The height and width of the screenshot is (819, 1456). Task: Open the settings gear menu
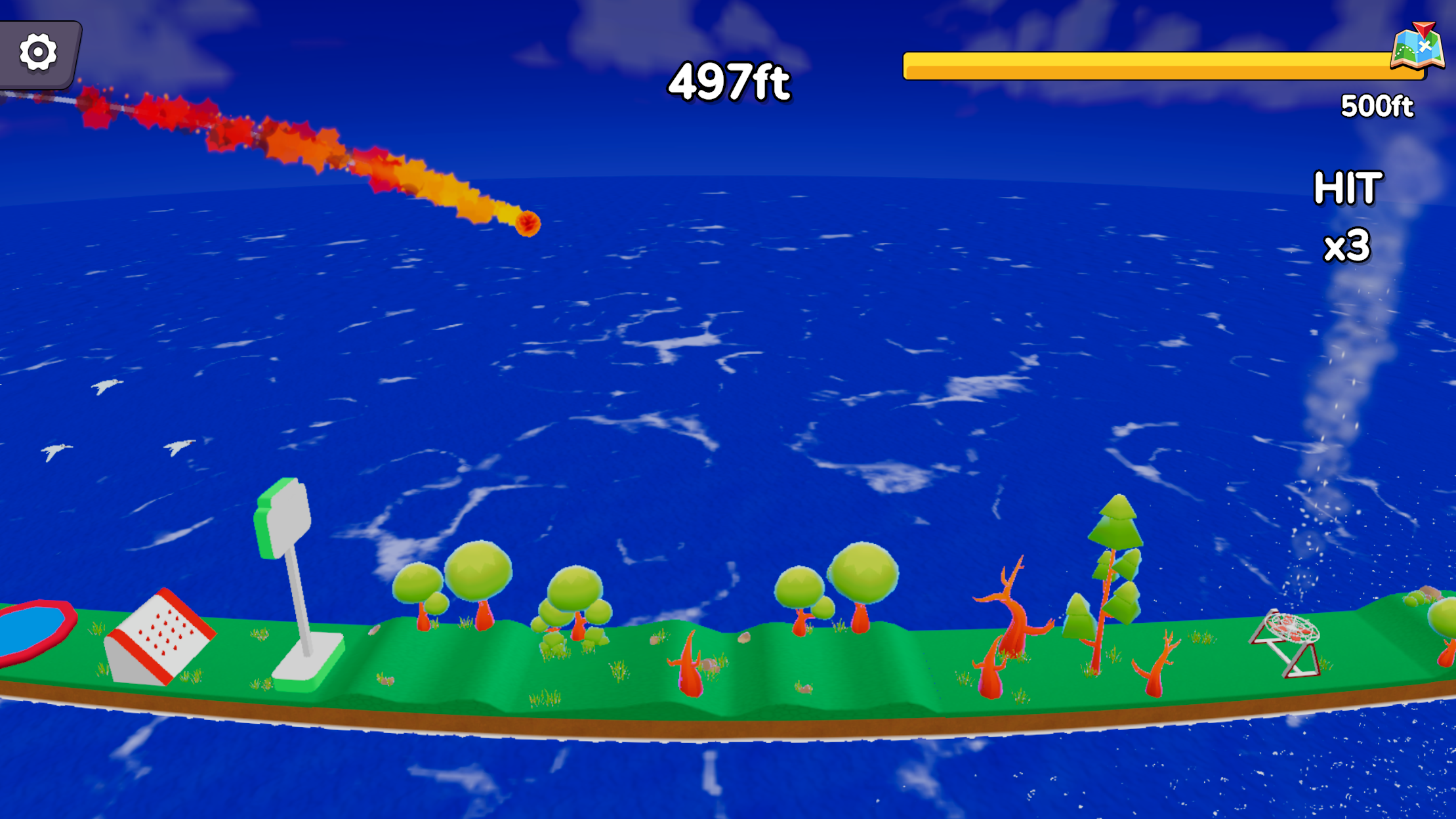point(37,50)
